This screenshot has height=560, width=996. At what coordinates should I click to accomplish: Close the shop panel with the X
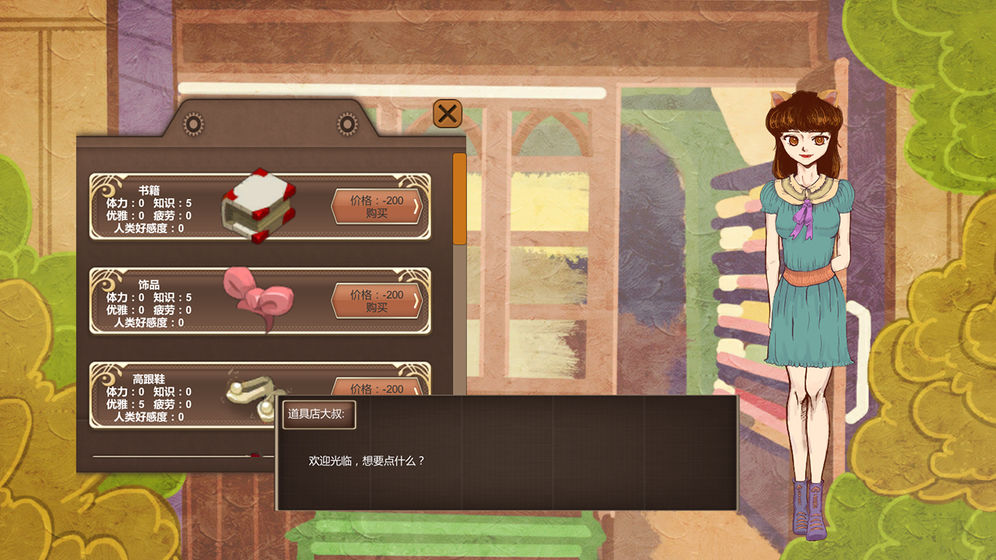pos(447,113)
